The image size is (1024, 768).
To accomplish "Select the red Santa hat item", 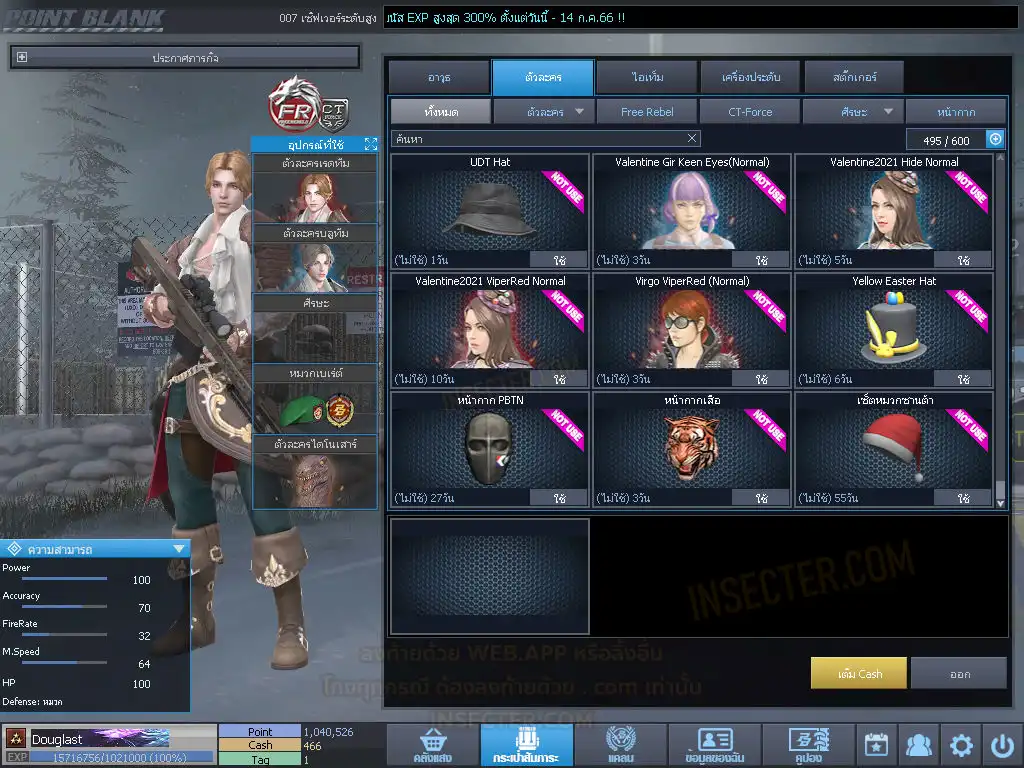I will pos(894,449).
